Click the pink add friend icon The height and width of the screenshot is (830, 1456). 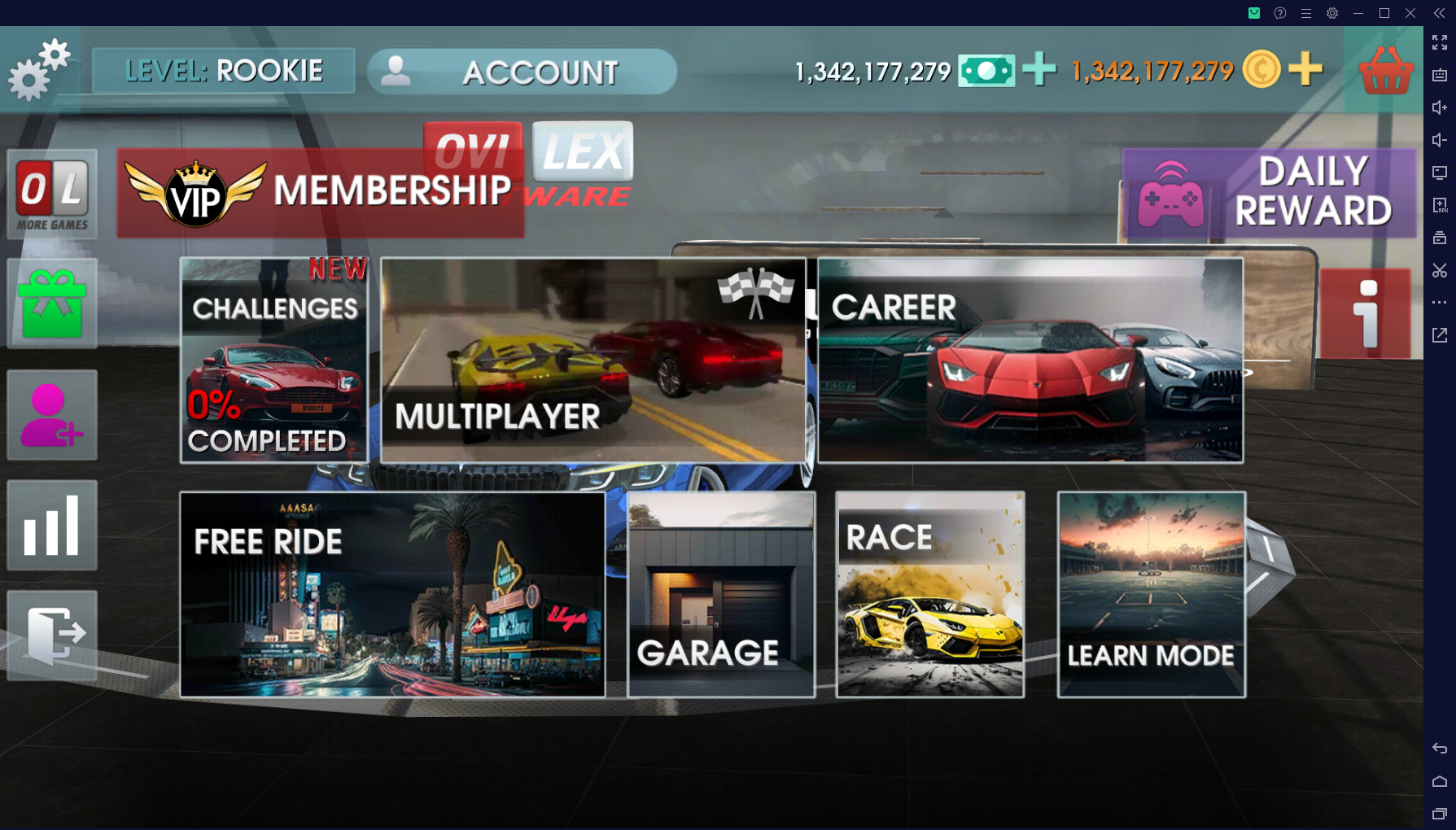(52, 415)
